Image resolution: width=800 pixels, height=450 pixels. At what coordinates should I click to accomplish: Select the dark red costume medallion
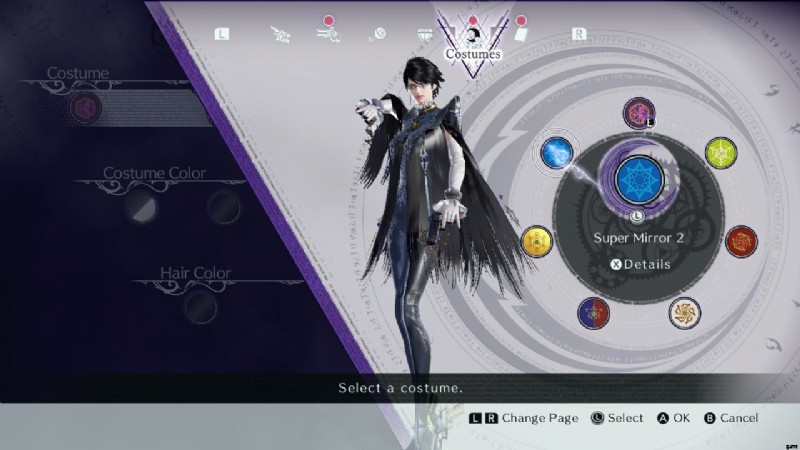[741, 241]
